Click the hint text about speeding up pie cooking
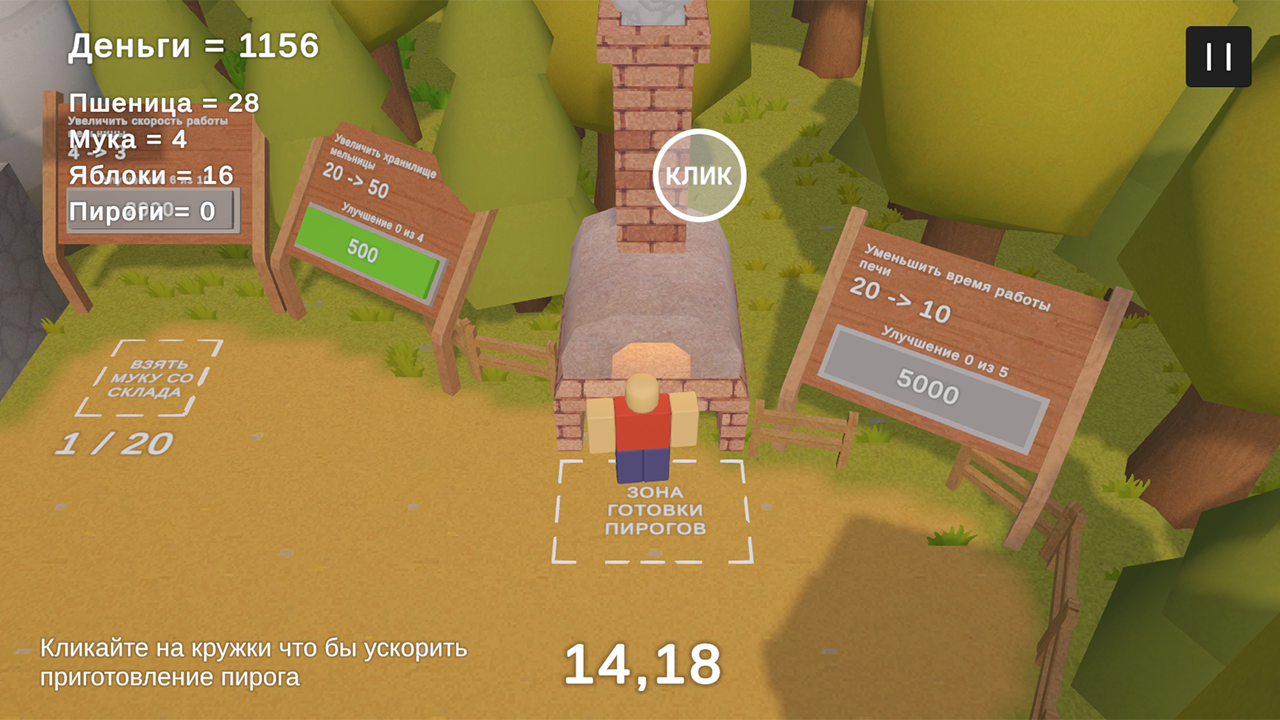Viewport: 1280px width, 720px height. [253, 661]
